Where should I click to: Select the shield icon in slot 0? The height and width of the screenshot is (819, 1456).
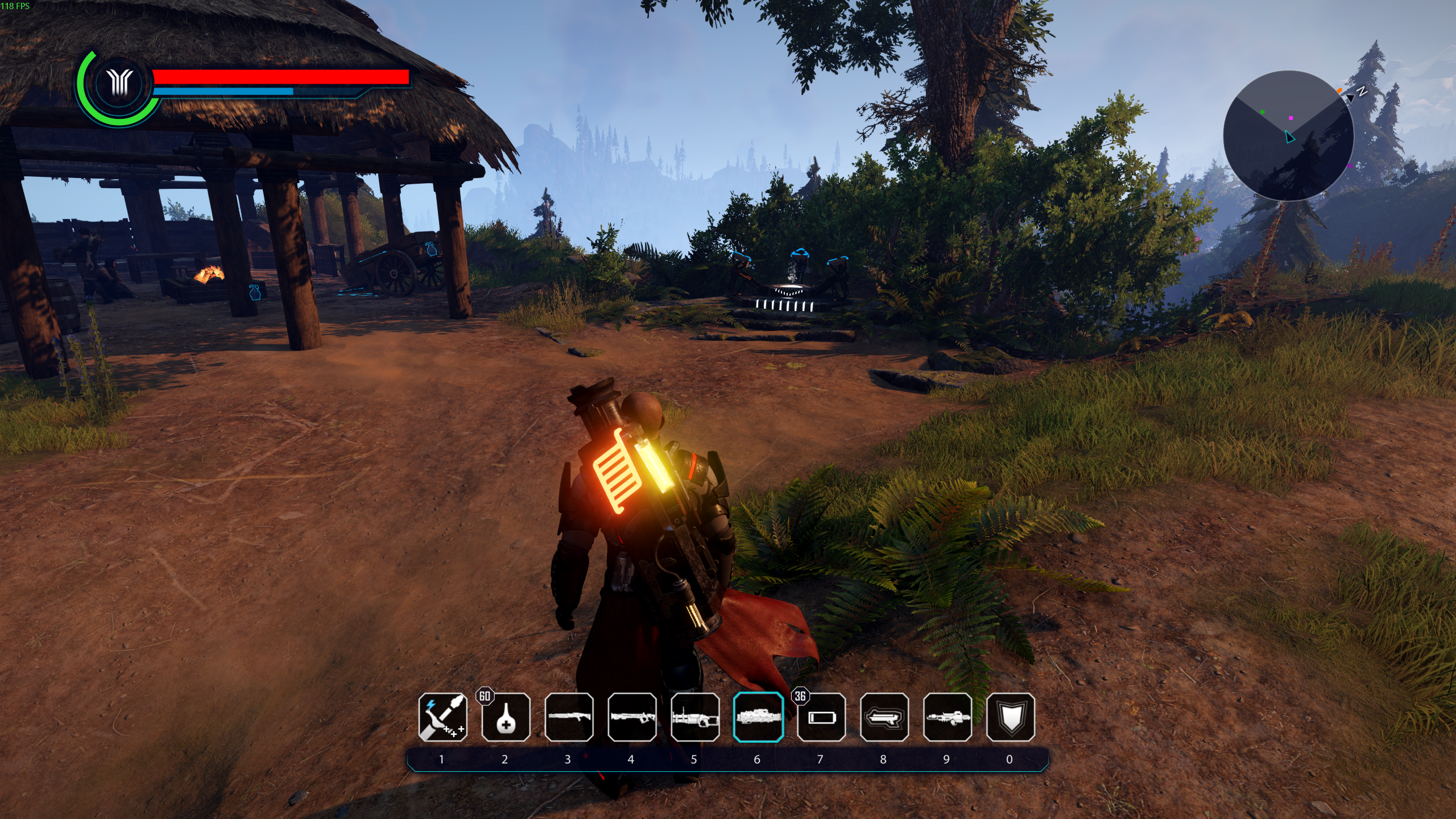click(1011, 717)
